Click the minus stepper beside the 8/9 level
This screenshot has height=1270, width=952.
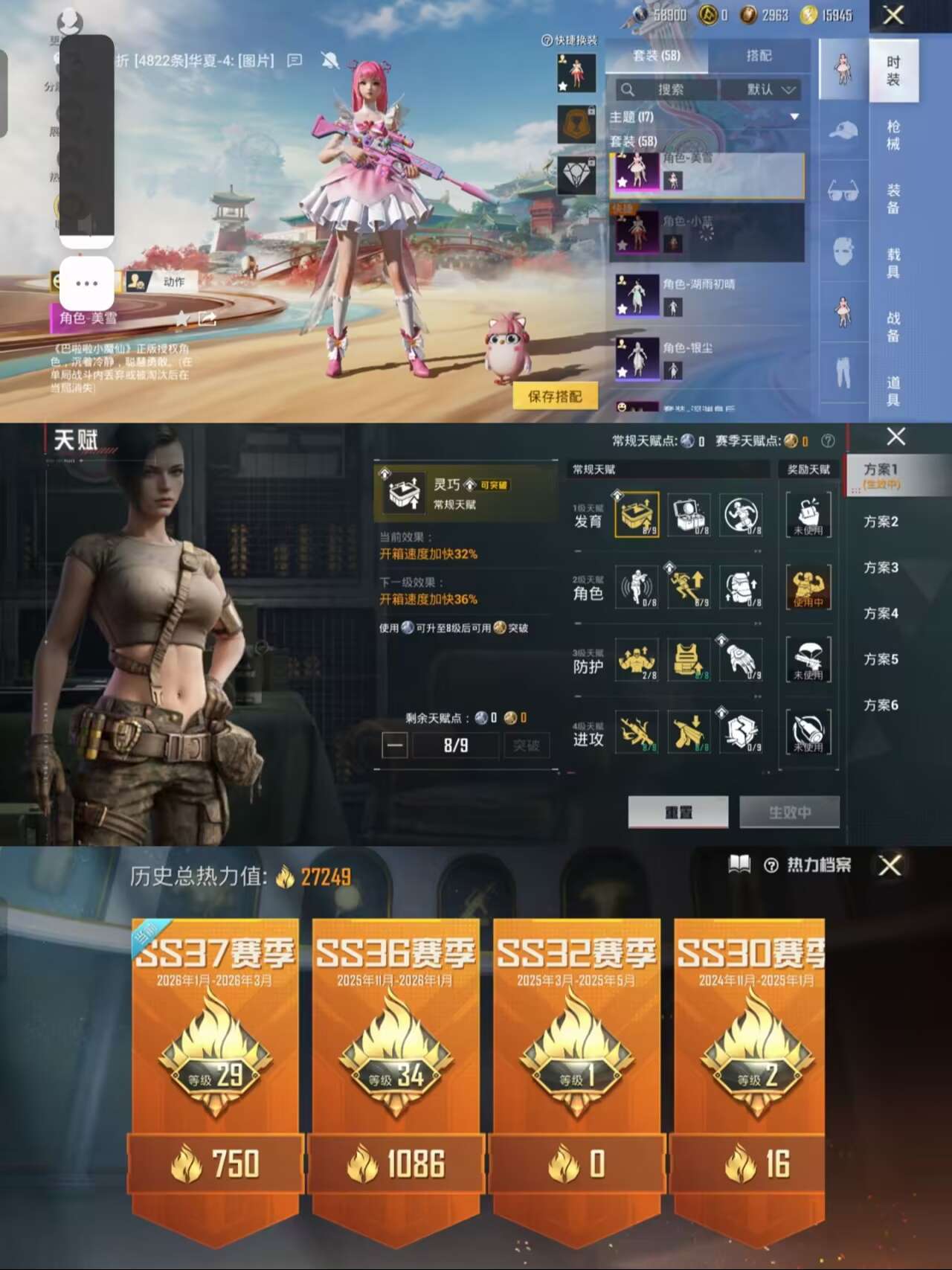pos(393,745)
